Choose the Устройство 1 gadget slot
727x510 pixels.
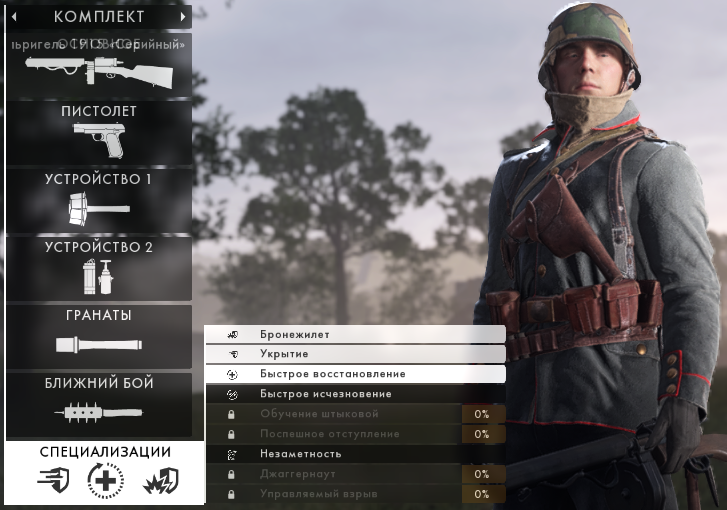click(98, 200)
